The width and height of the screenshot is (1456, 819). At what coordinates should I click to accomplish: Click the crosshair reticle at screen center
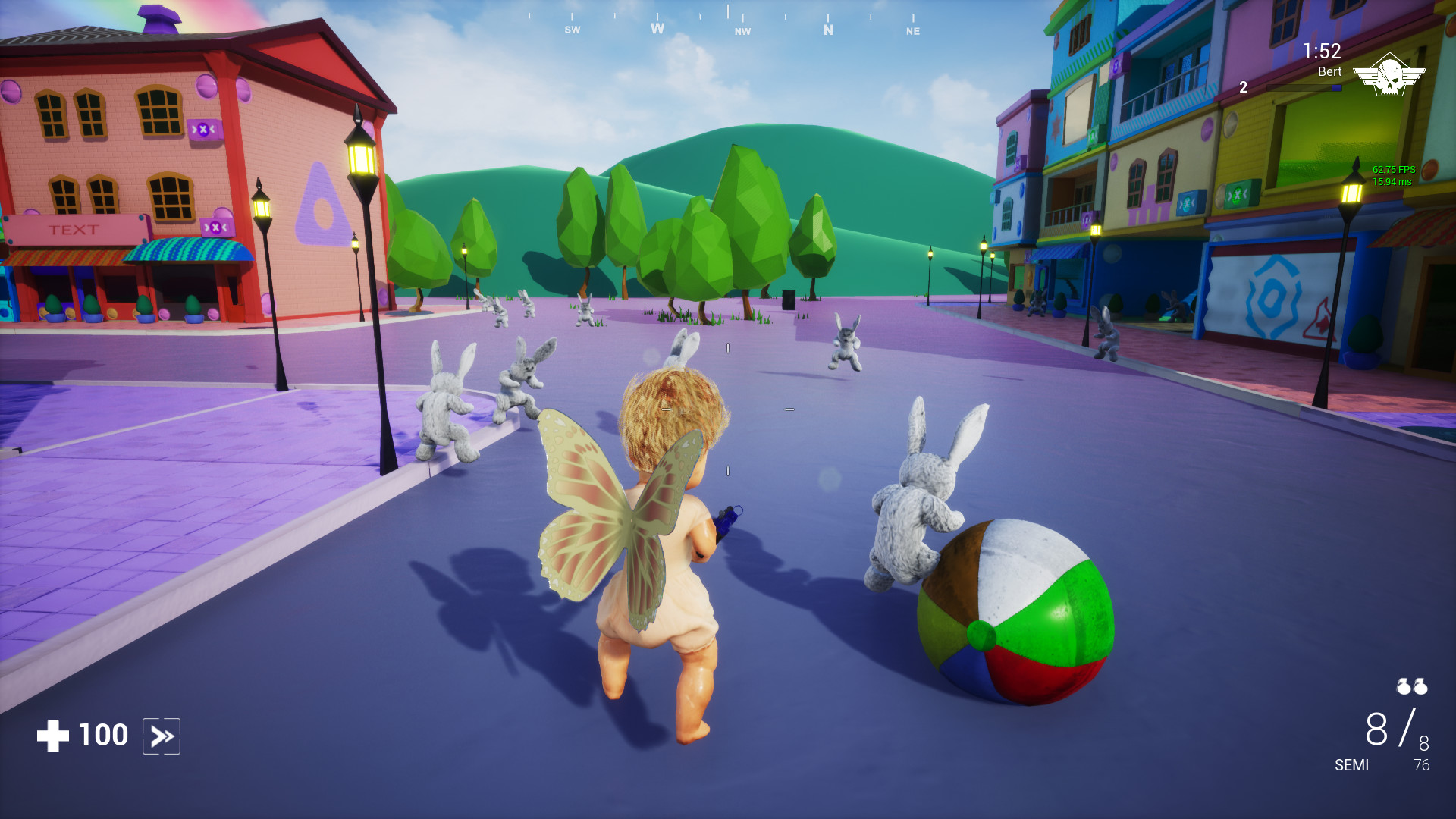[728, 409]
